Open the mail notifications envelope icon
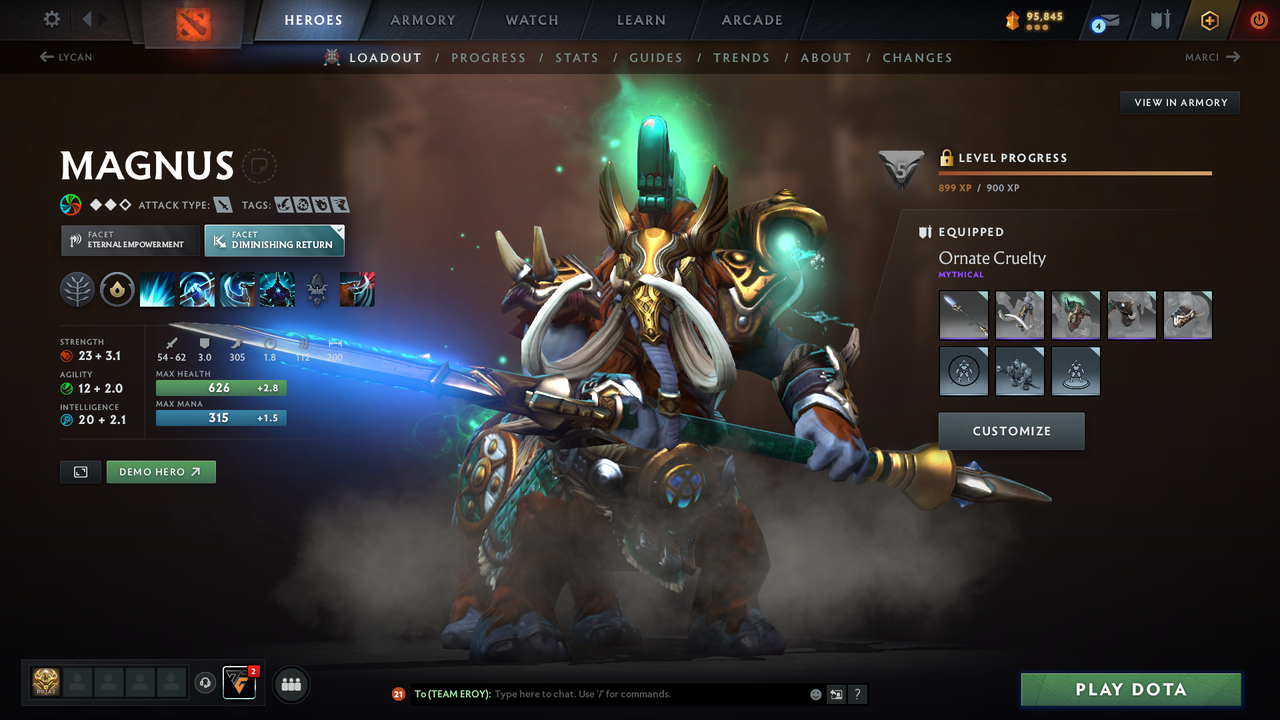1280x720 pixels. pyautogui.click(x=1110, y=20)
